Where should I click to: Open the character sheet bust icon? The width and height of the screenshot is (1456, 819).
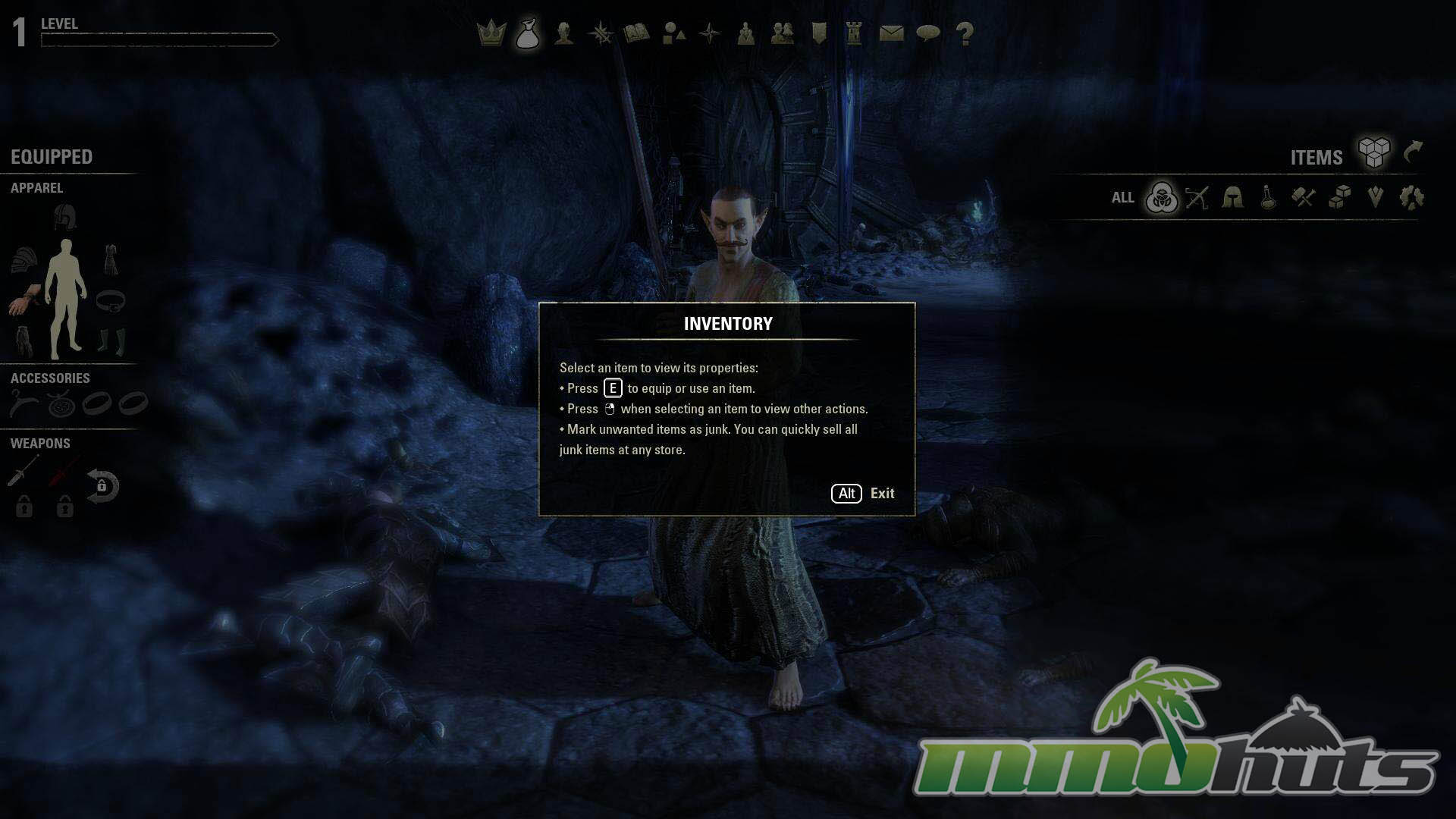coord(563,33)
